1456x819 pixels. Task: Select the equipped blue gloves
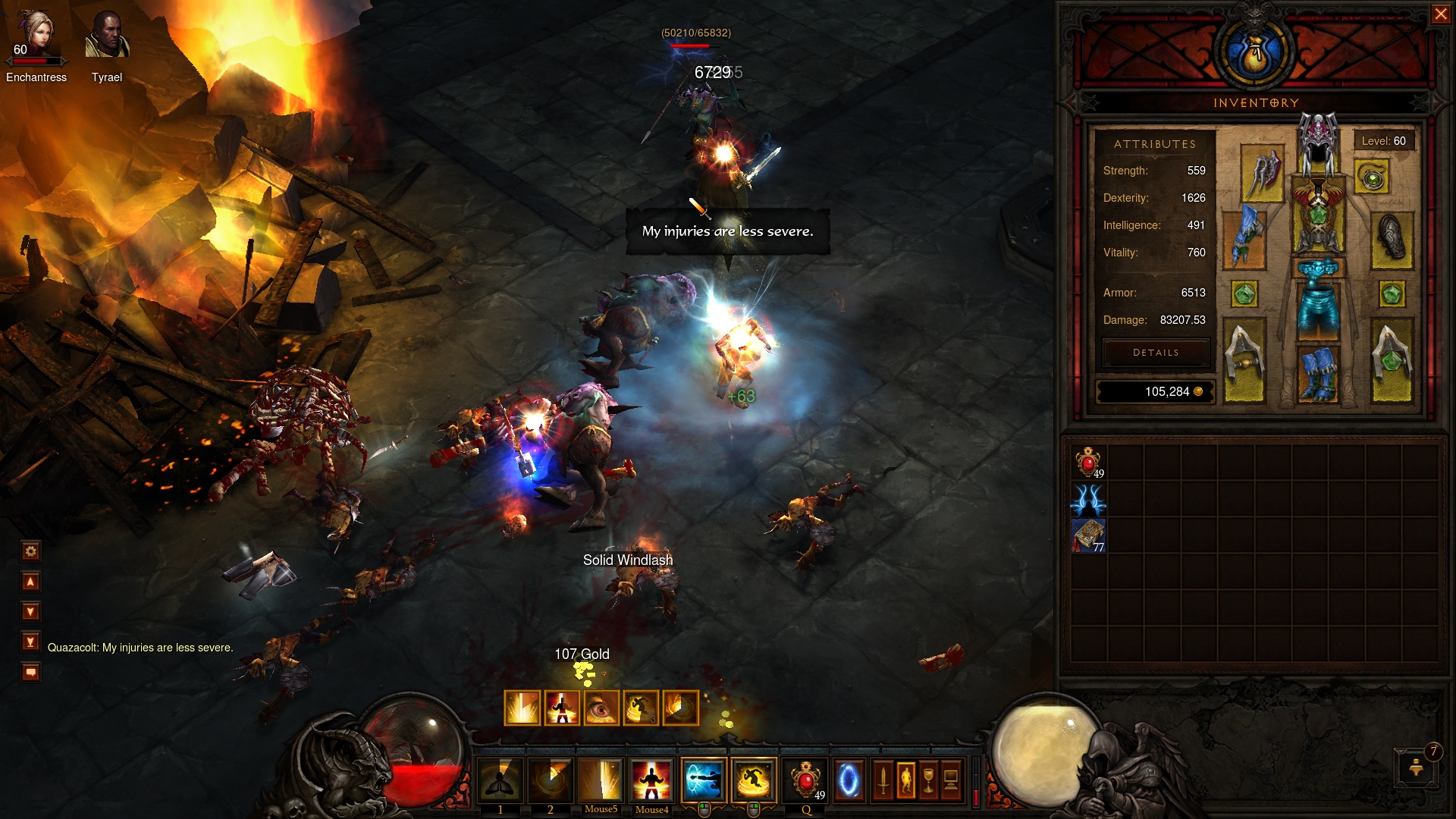[1244, 237]
